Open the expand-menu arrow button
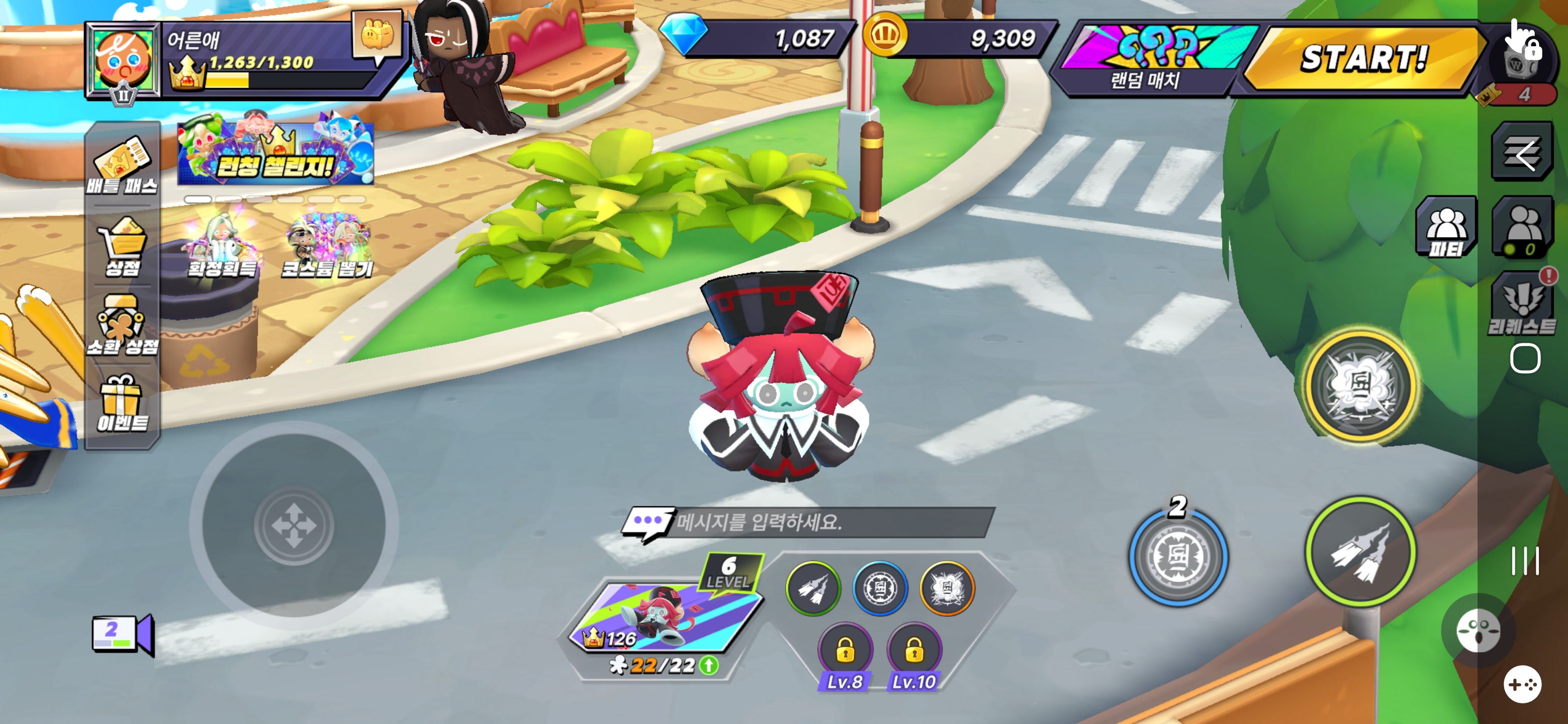1568x724 pixels. point(1522,152)
